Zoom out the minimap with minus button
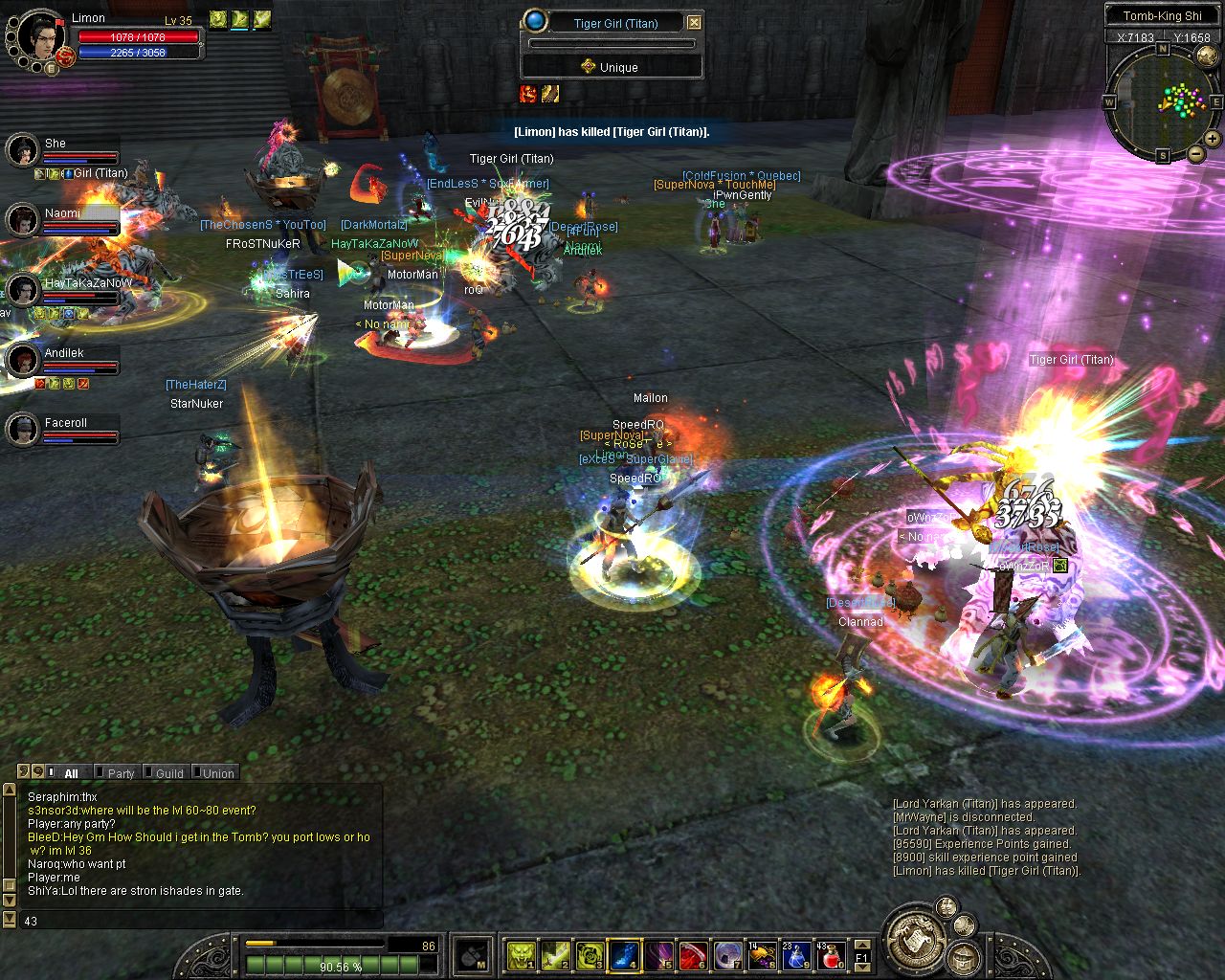This screenshot has width=1225, height=980. pyautogui.click(x=1195, y=153)
